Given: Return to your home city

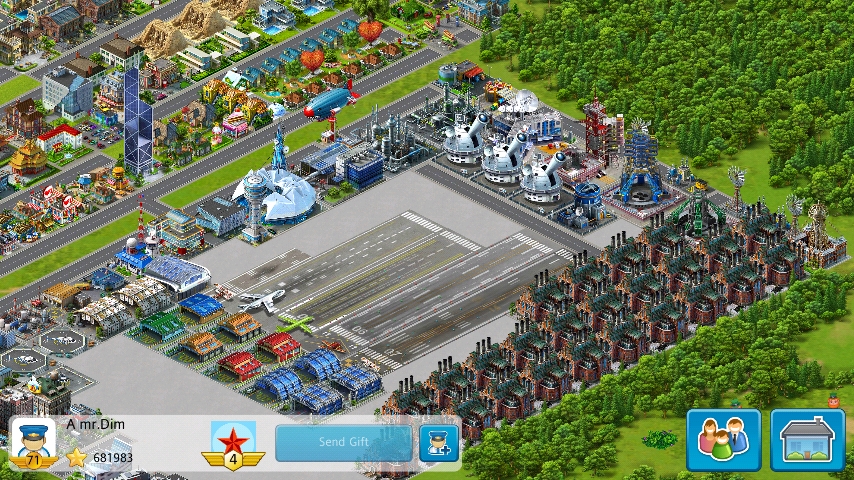Looking at the screenshot, I should click(807, 440).
